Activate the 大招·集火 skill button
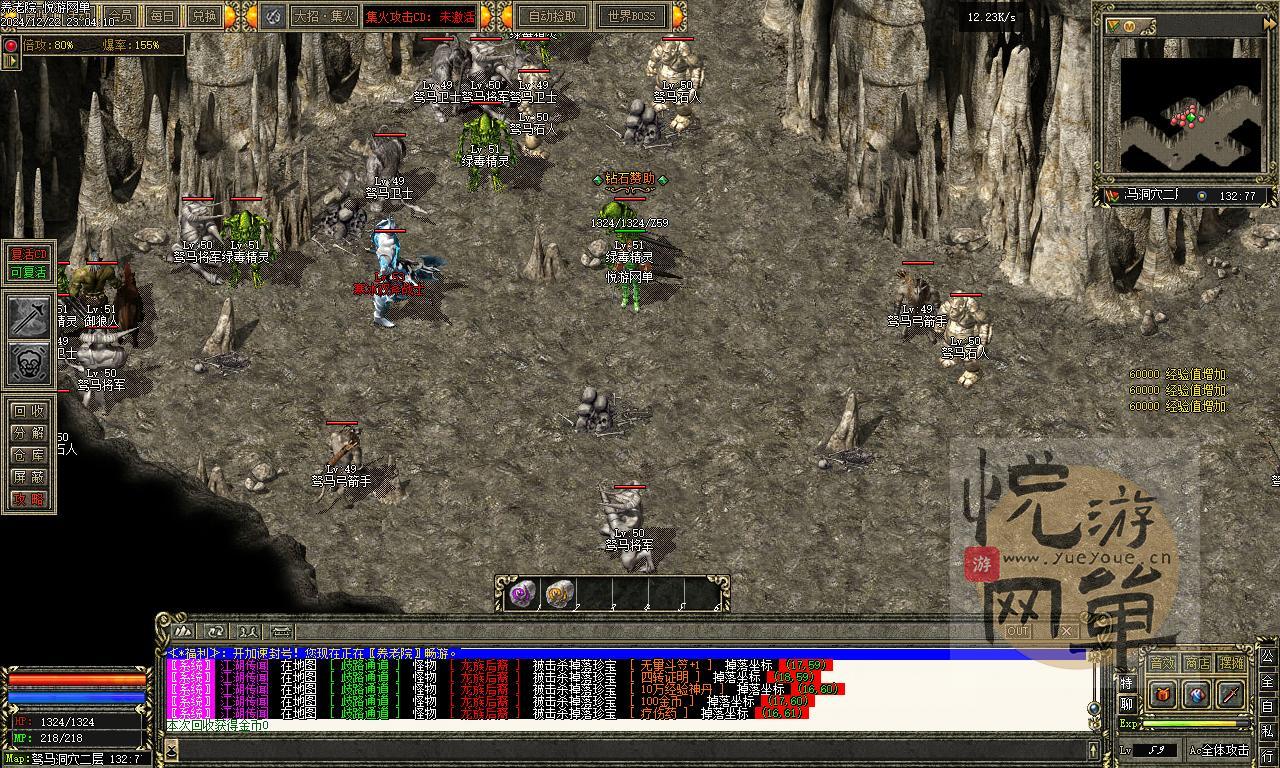The width and height of the screenshot is (1280, 768). pyautogui.click(x=324, y=16)
